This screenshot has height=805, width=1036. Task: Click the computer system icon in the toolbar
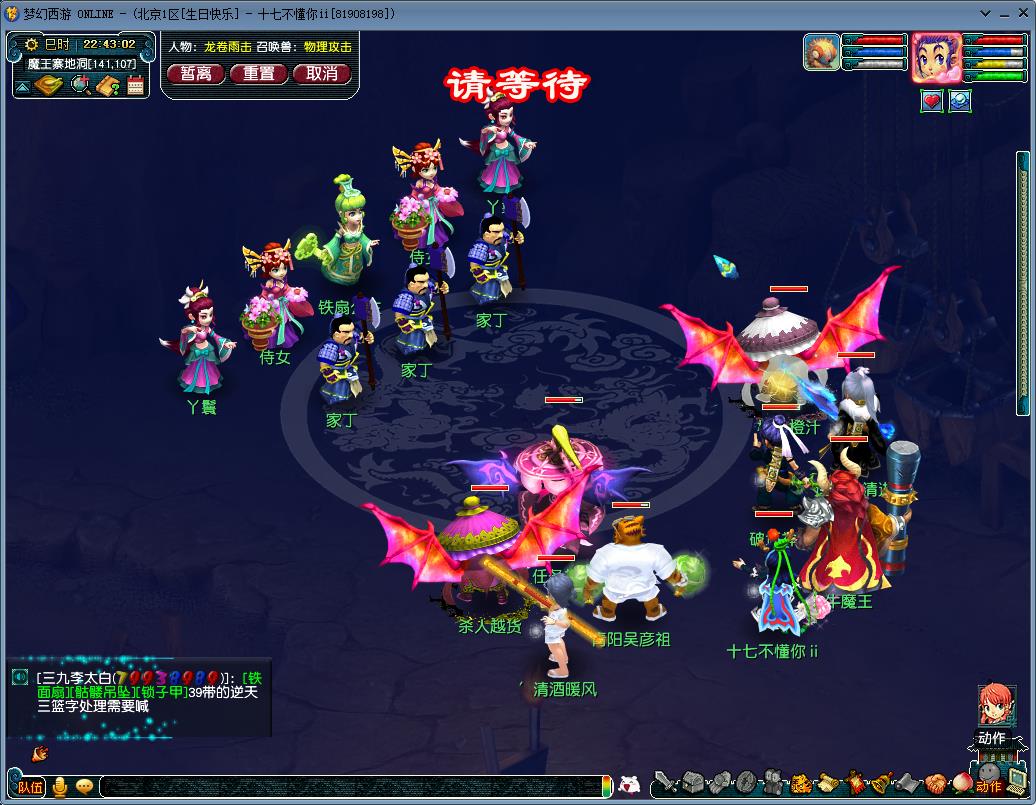(1016, 783)
